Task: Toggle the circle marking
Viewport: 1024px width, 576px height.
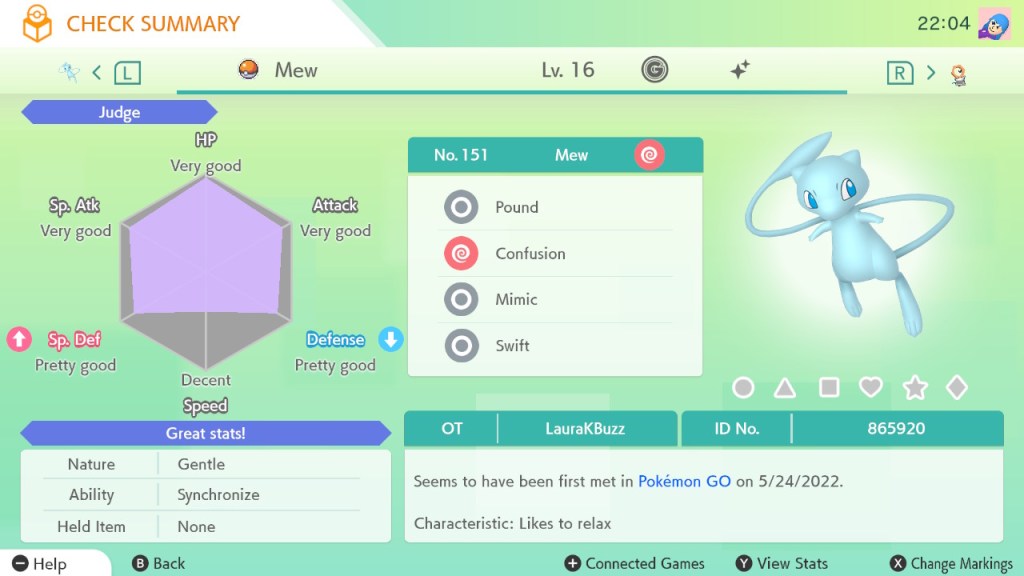Action: (x=743, y=387)
